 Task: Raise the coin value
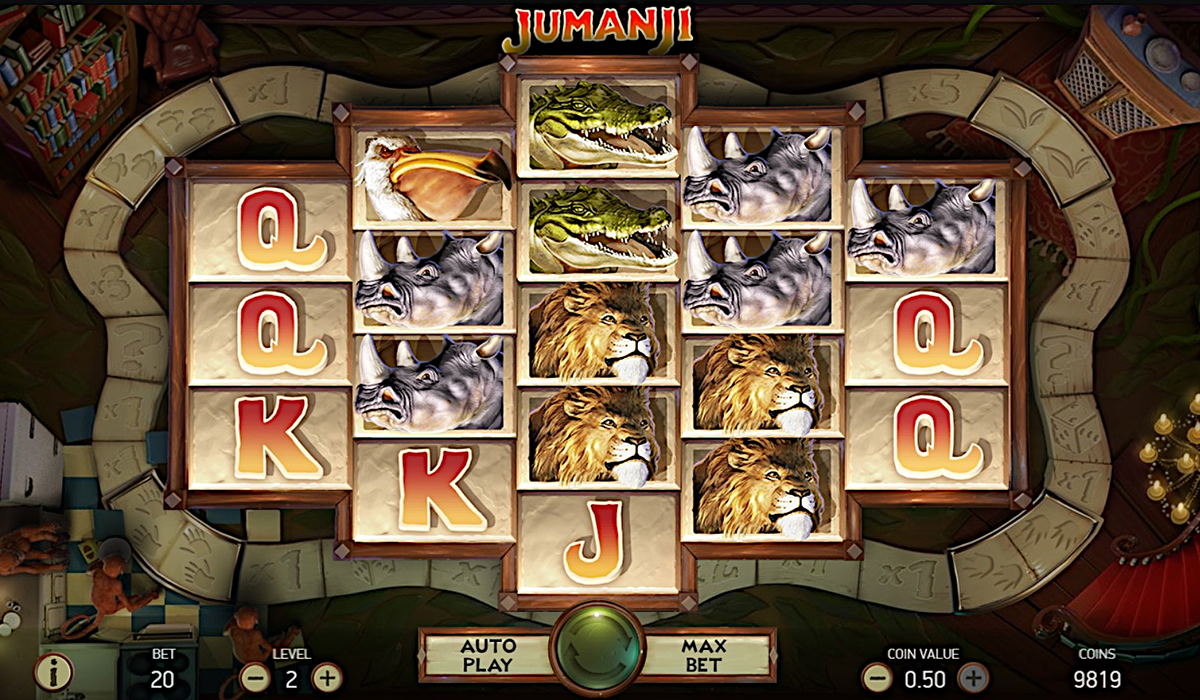[971, 677]
